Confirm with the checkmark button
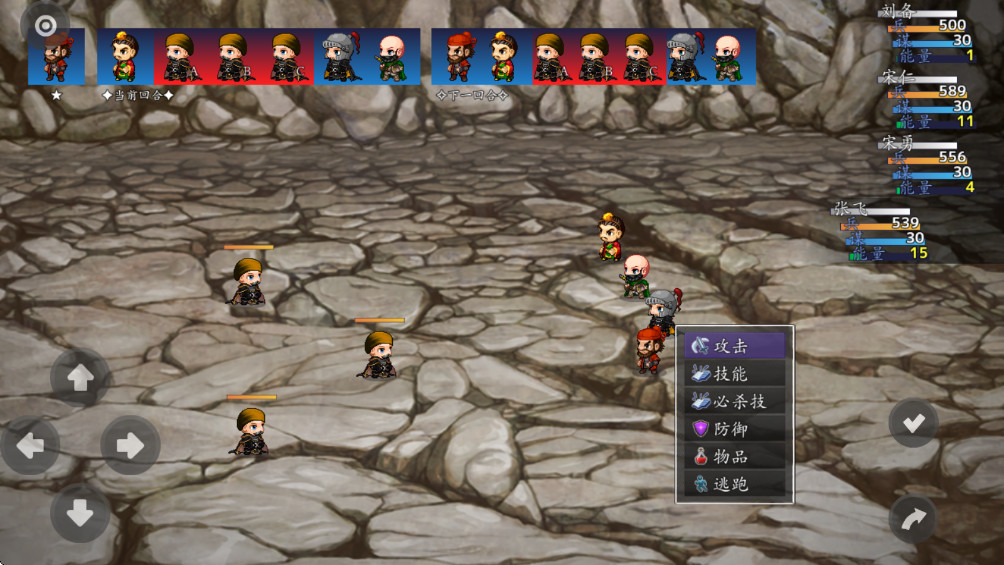The image size is (1004, 565). (x=913, y=423)
